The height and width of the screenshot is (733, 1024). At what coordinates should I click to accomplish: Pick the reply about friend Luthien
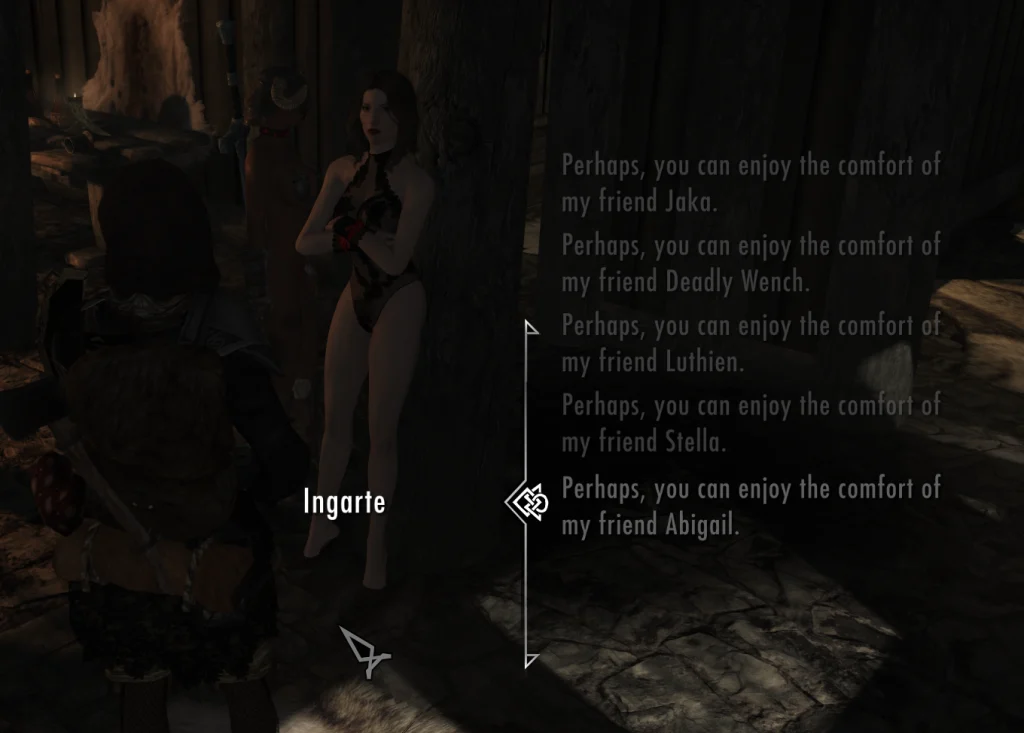coord(750,343)
